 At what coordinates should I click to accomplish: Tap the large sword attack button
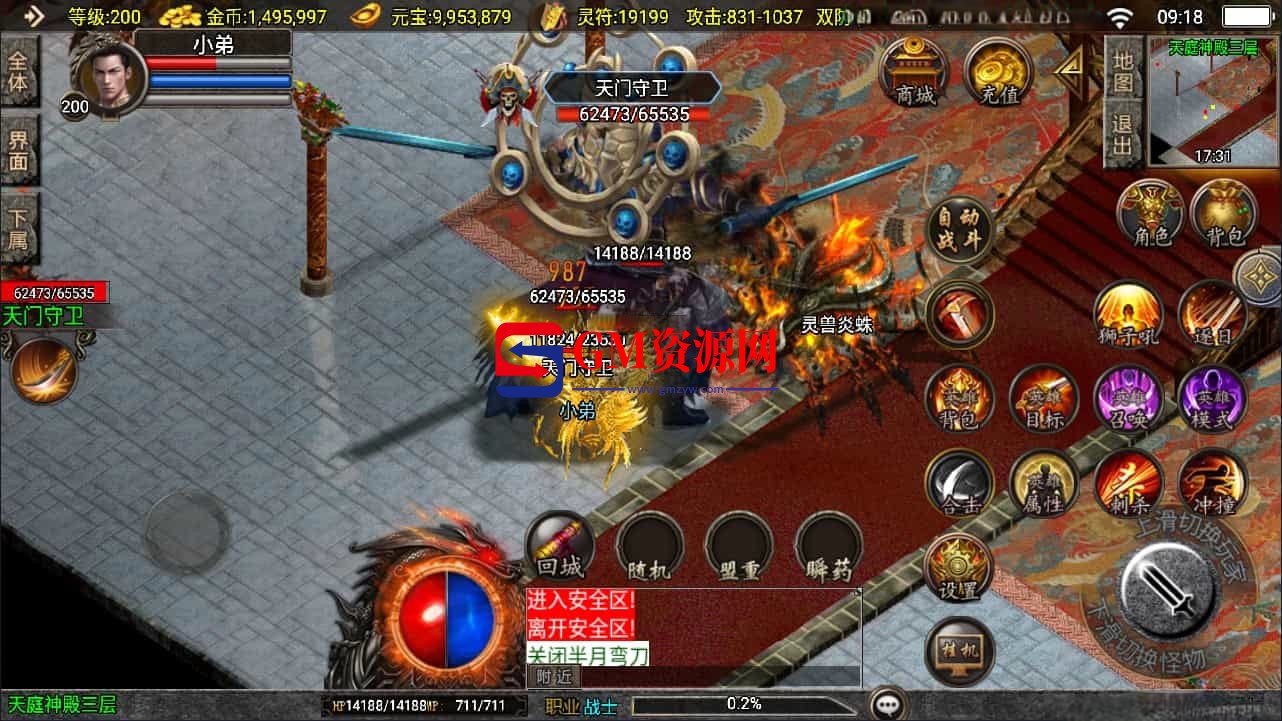tap(1167, 588)
